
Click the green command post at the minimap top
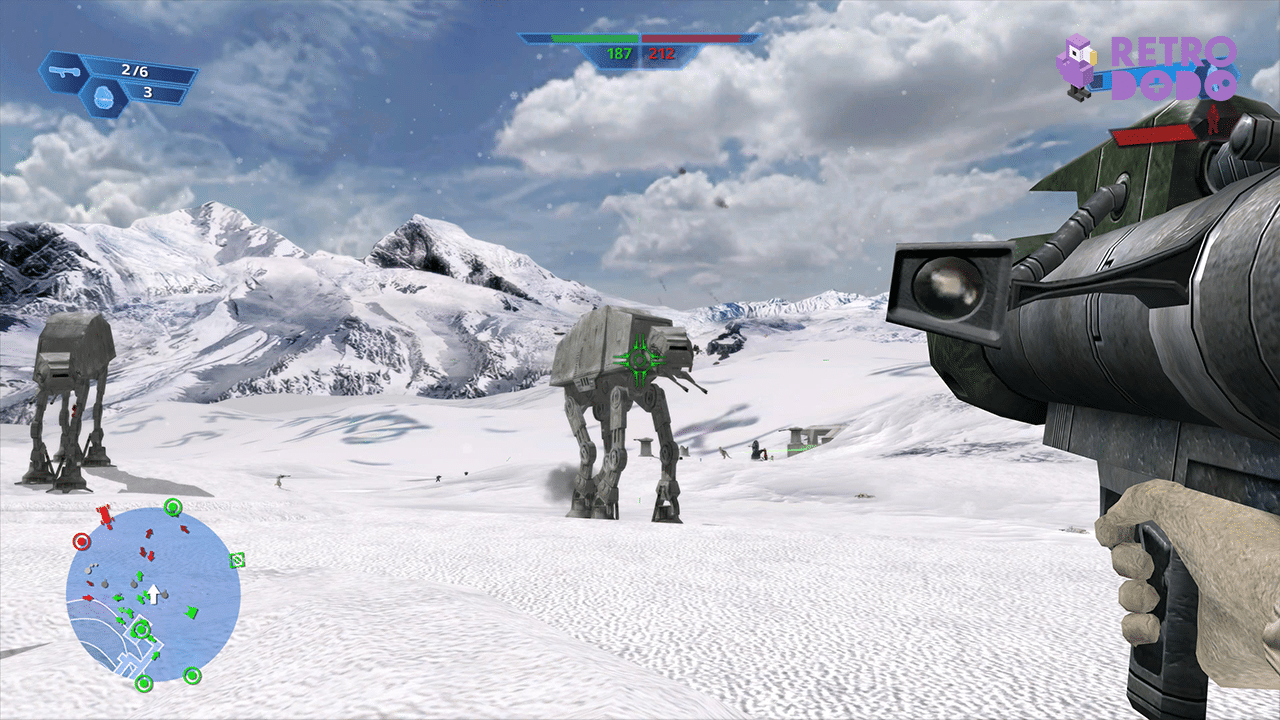pos(172,504)
